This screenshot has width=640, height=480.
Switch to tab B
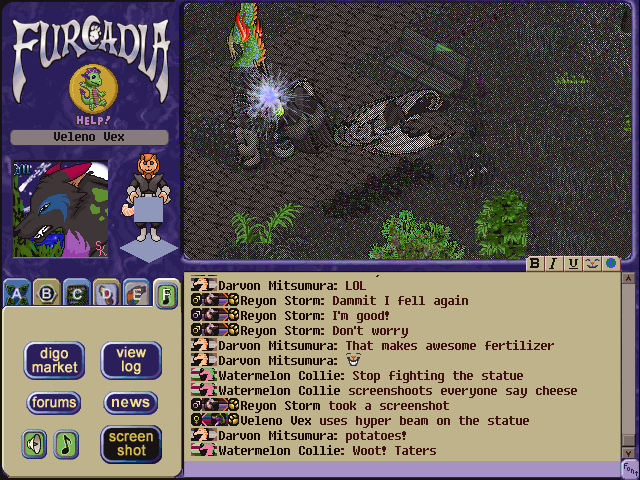(45, 293)
